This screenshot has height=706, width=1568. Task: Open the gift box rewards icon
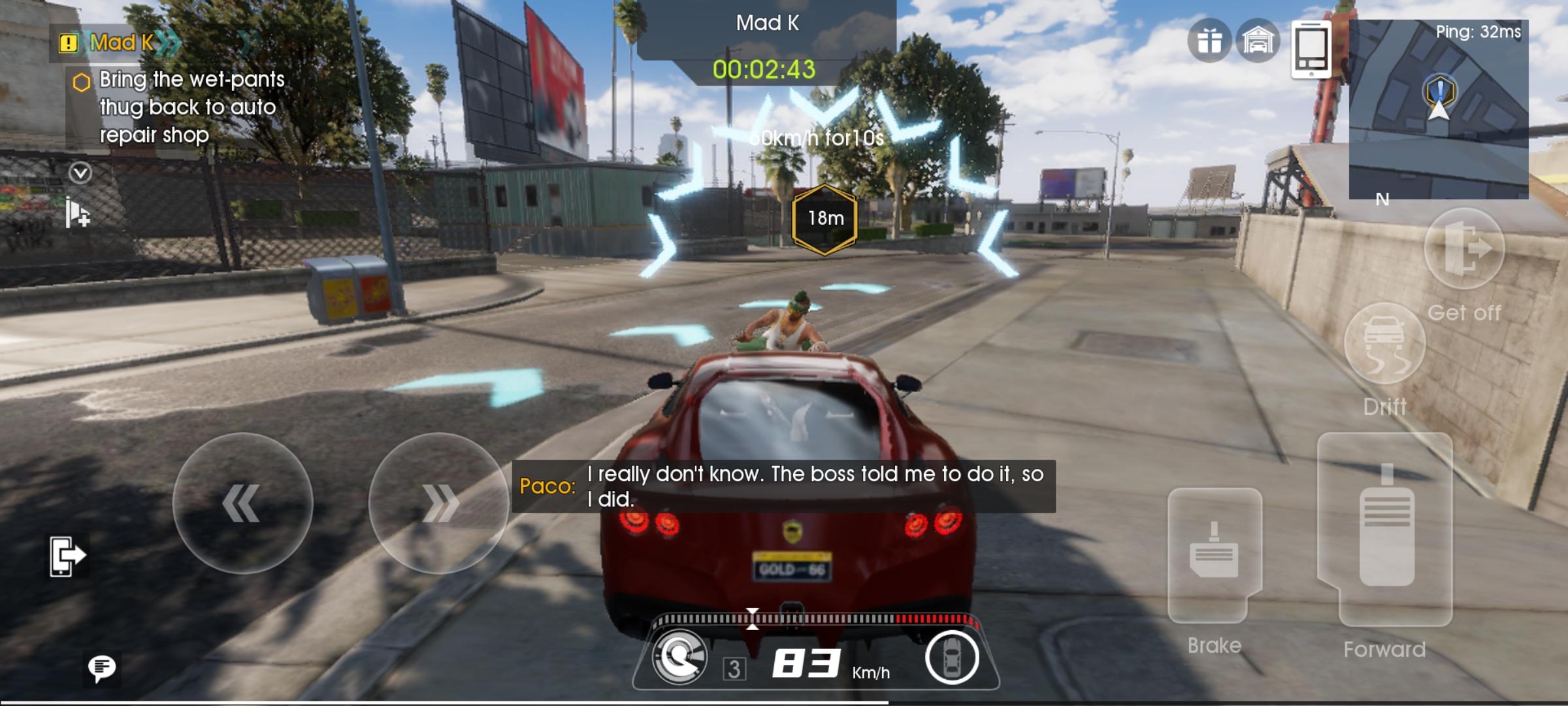(x=1209, y=41)
